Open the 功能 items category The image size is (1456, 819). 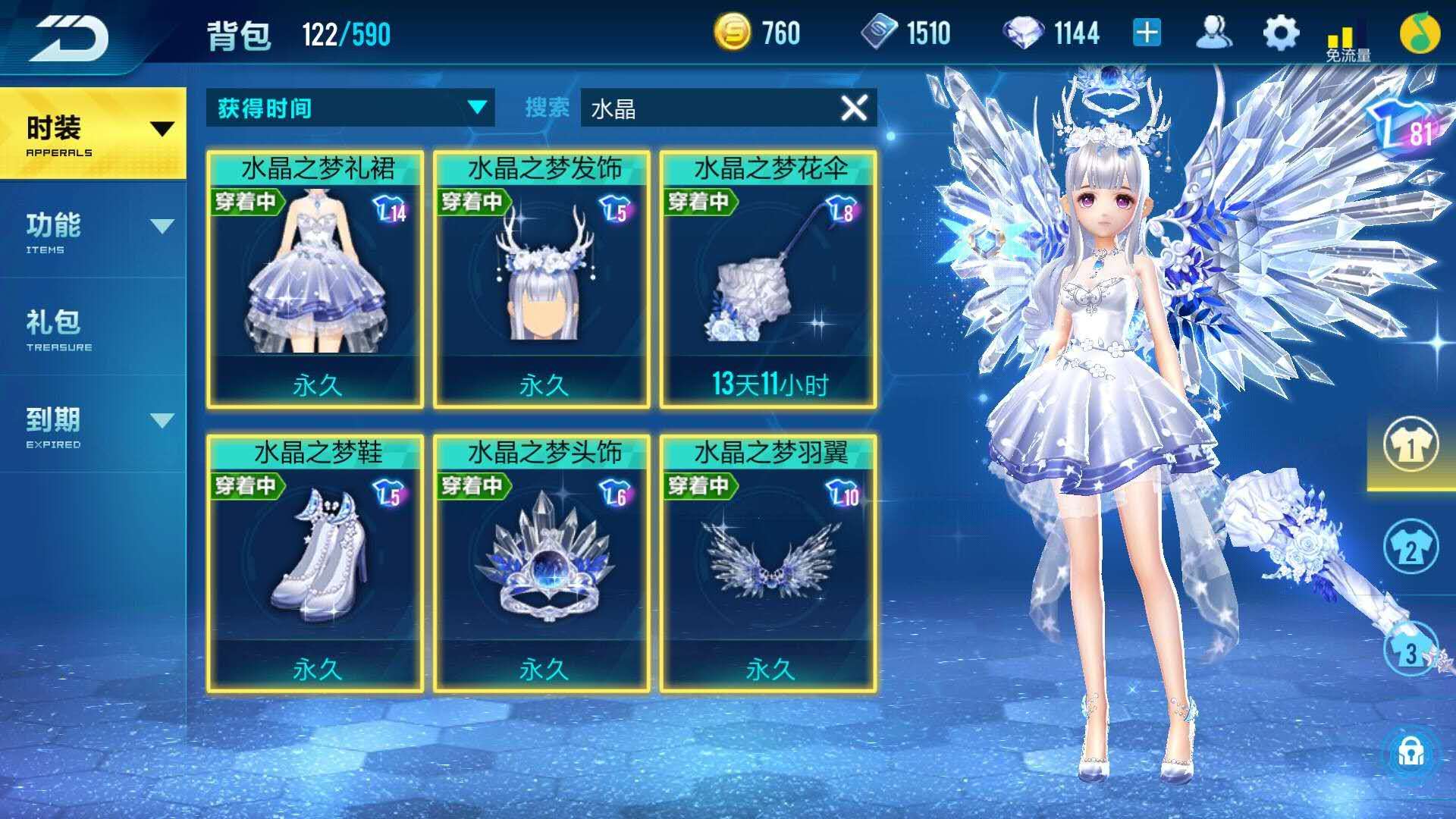(x=93, y=231)
